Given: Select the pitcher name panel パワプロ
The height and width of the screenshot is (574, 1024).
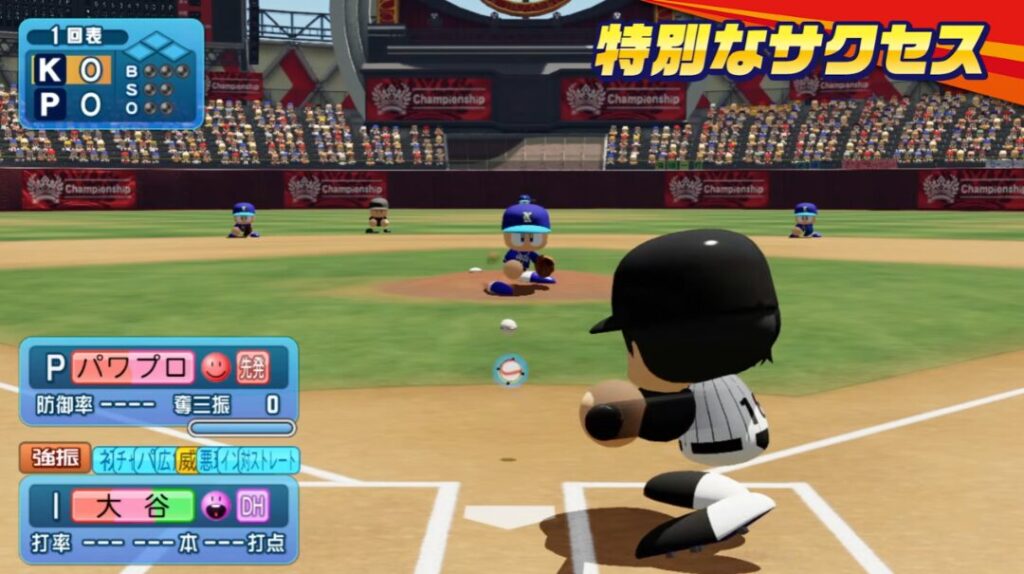Looking at the screenshot, I should 133,368.
